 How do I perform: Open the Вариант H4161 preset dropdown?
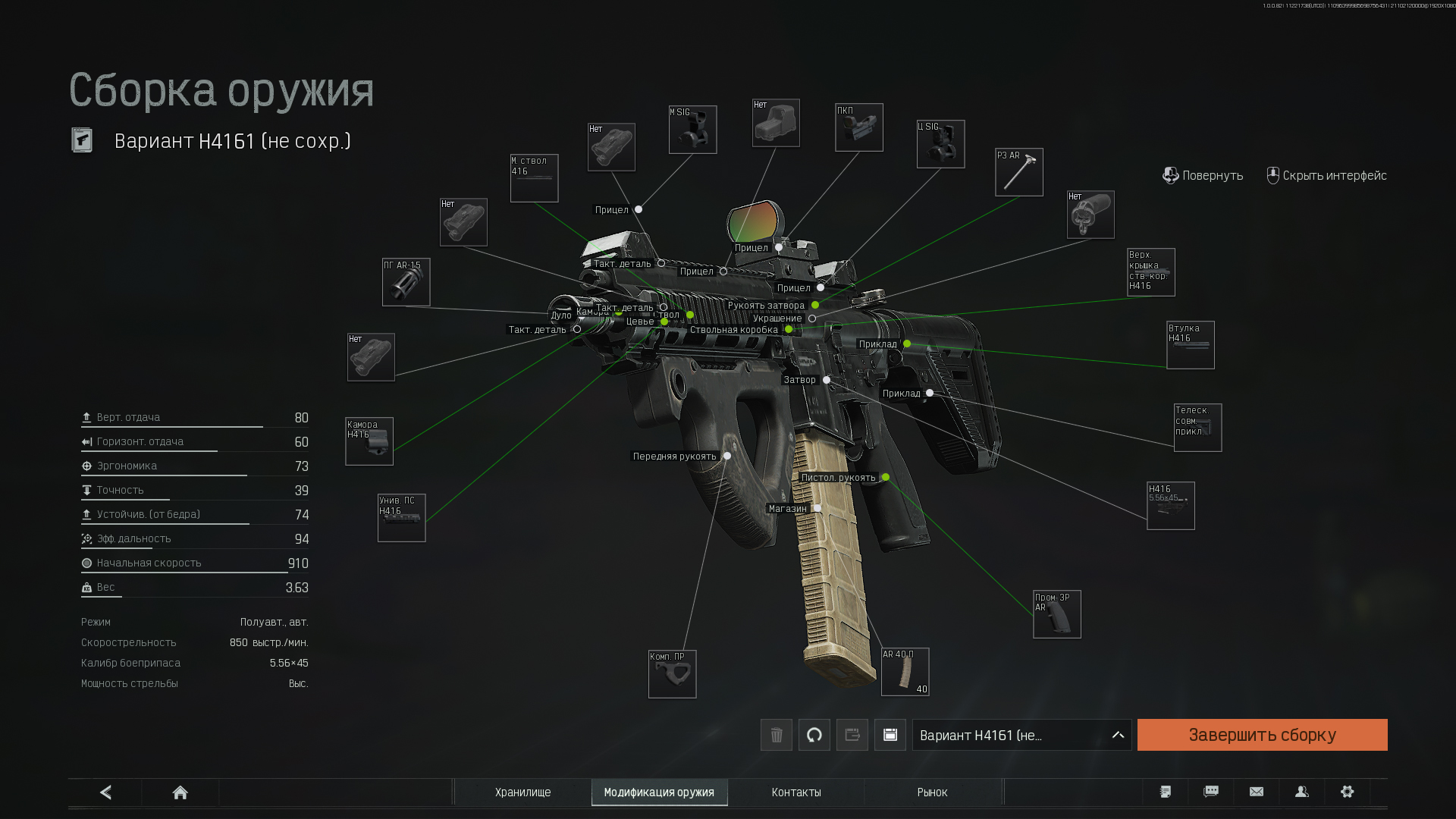pyautogui.click(x=1021, y=735)
